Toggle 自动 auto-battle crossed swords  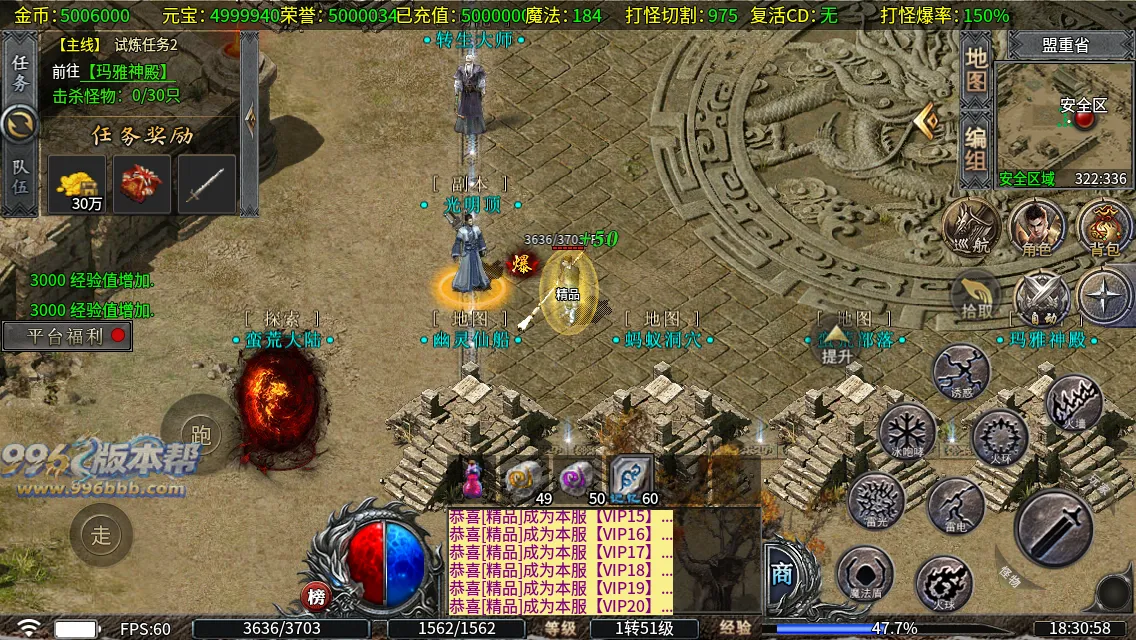tap(1041, 298)
